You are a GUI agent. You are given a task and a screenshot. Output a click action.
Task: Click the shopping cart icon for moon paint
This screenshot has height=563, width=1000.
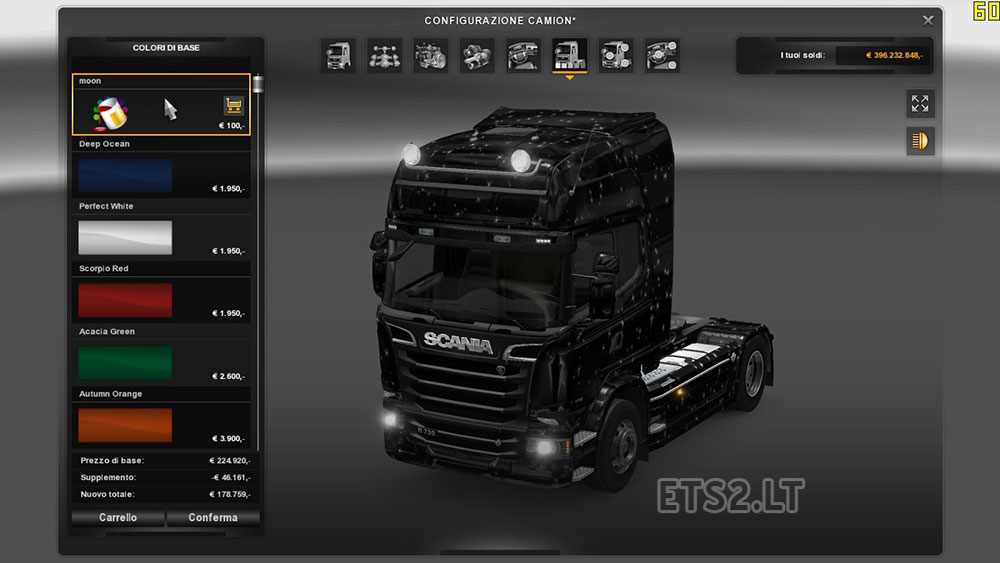click(x=234, y=106)
